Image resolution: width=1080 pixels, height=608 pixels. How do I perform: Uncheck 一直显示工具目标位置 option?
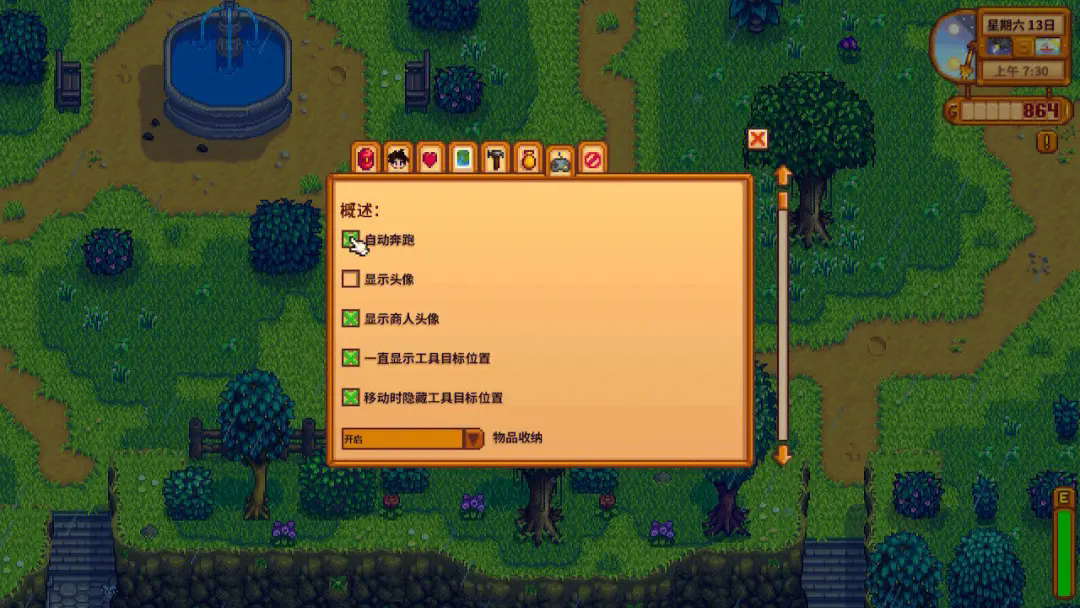(351, 358)
